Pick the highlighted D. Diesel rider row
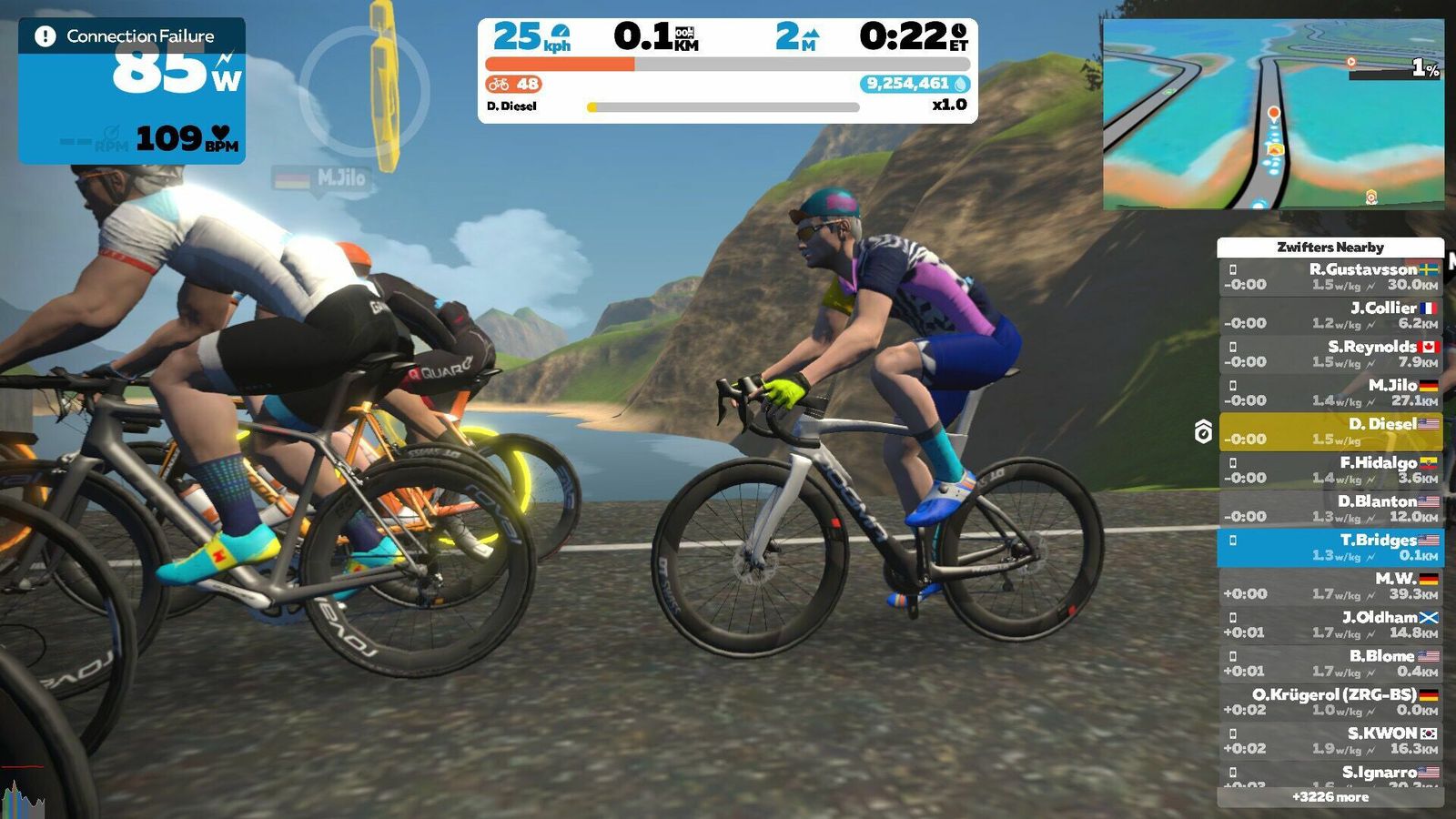Viewport: 1456px width, 819px height. point(1330,431)
